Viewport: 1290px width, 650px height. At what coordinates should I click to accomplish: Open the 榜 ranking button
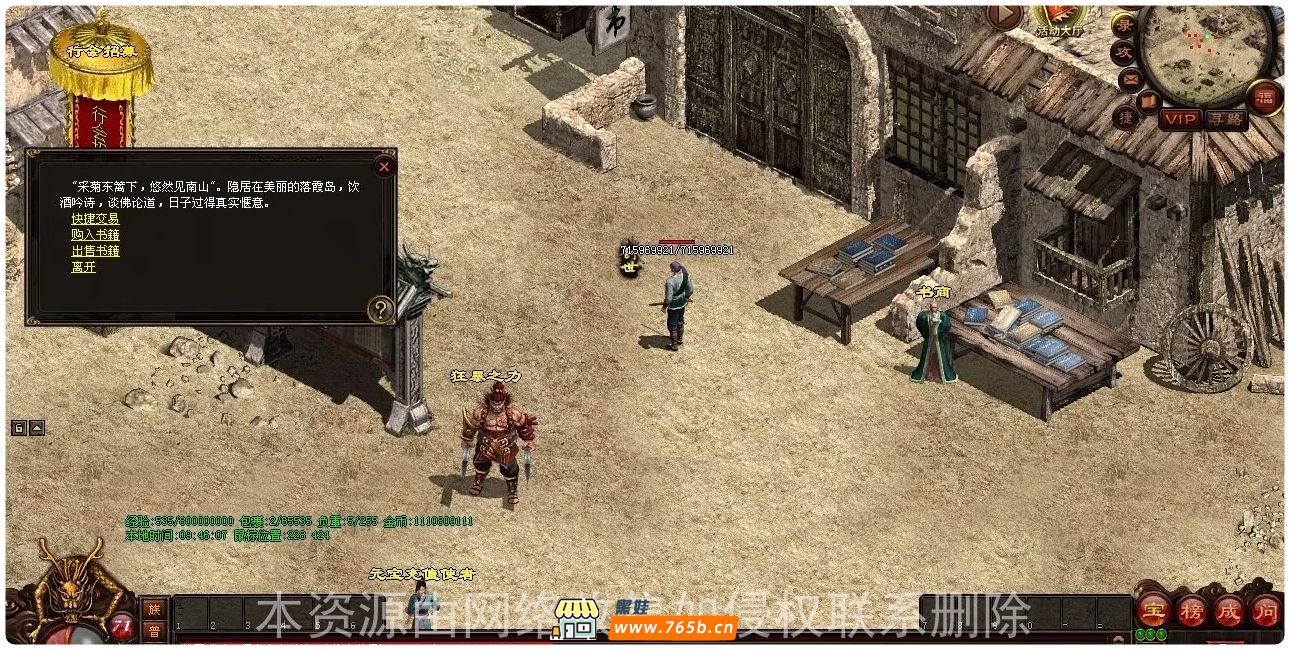tap(1191, 609)
